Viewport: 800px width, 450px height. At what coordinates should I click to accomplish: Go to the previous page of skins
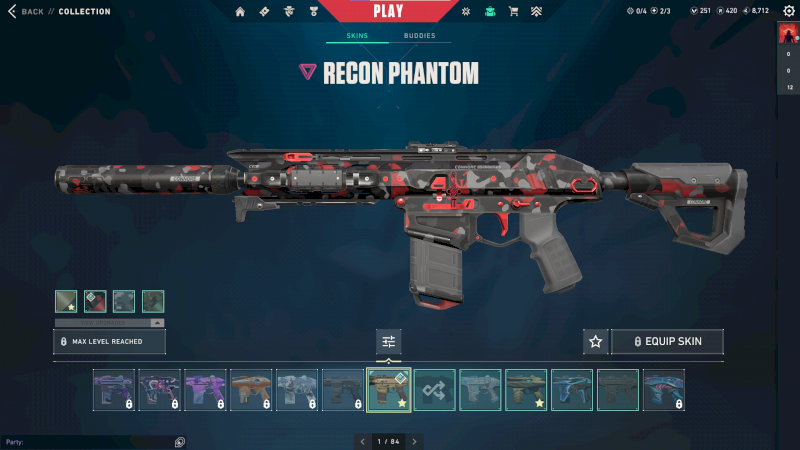[362, 441]
